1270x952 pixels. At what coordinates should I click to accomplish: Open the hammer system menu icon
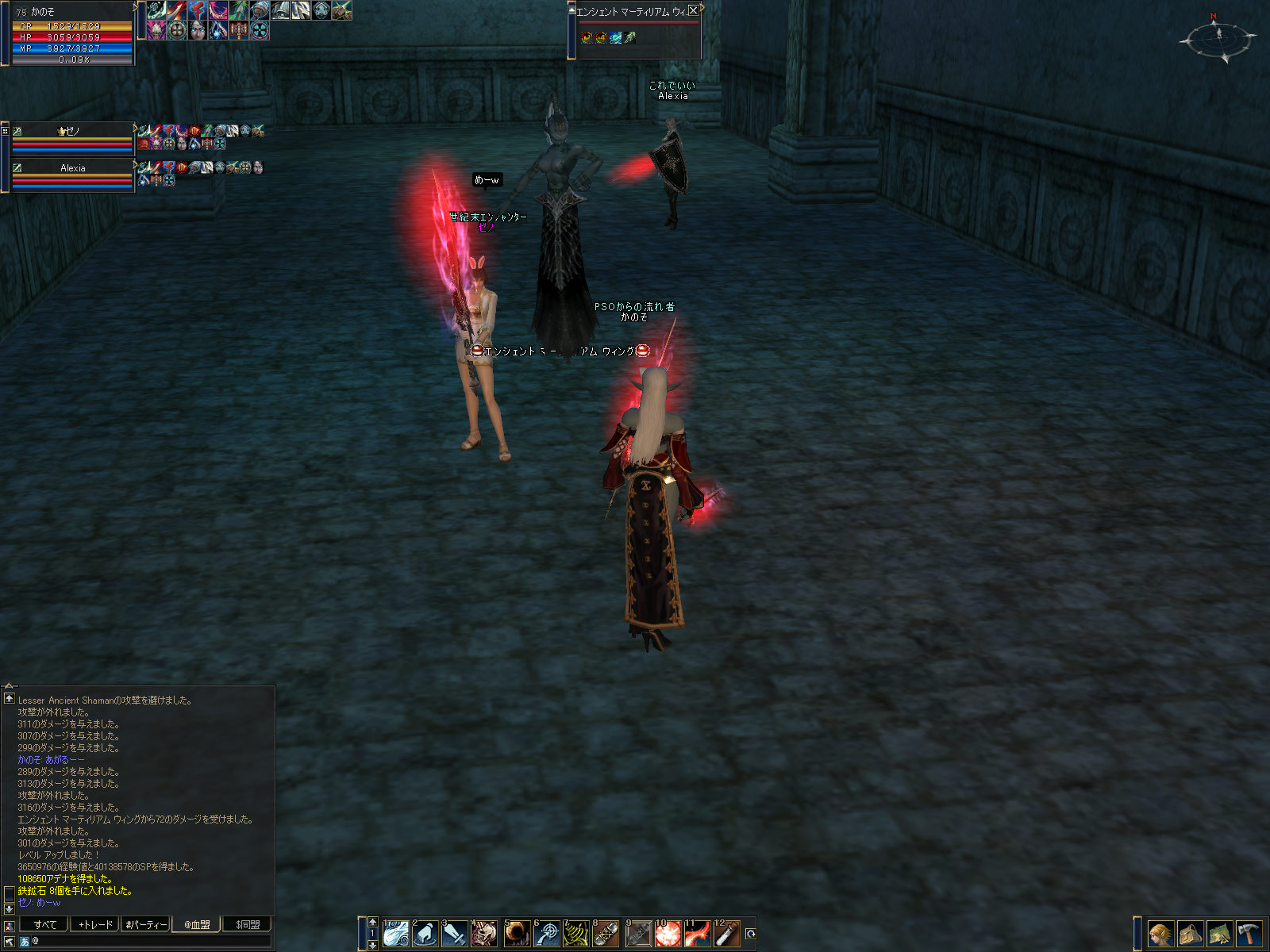click(x=1249, y=934)
